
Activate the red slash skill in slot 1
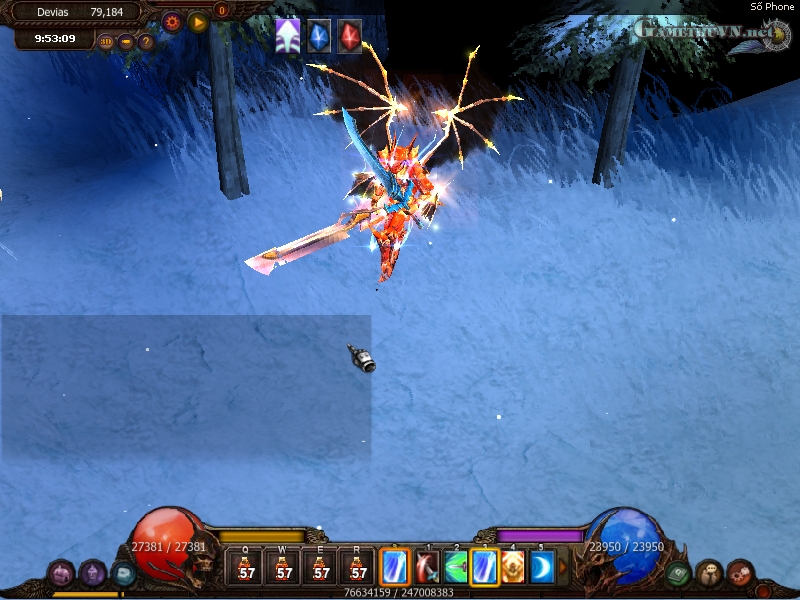pos(427,567)
